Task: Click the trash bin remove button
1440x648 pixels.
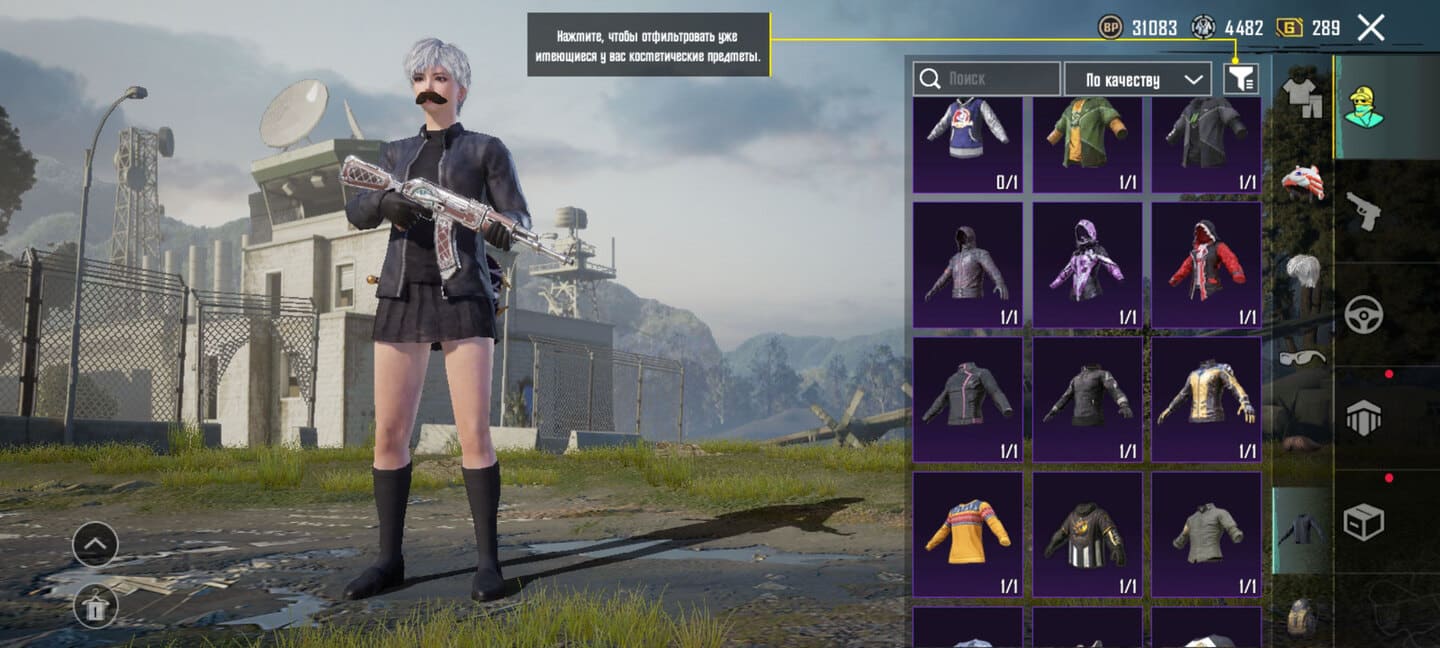Action: (95, 605)
